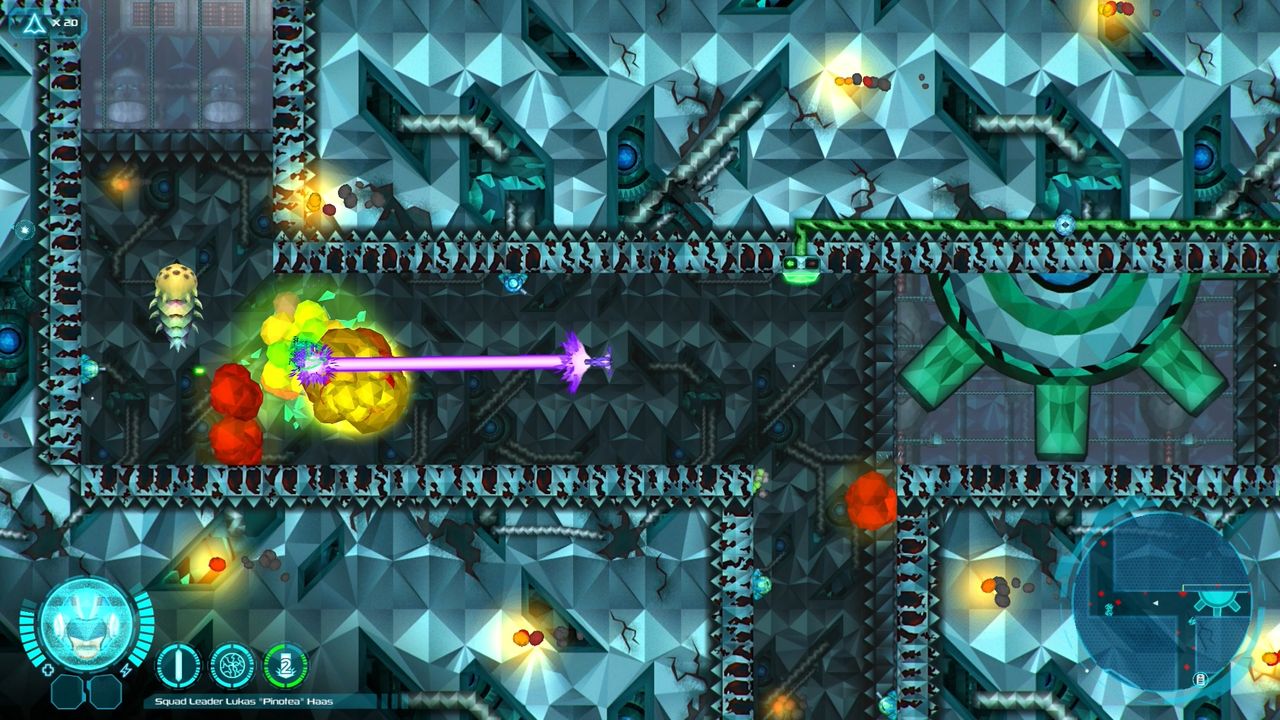Click the battery icon on the minimap
Viewport: 1280px width, 720px height.
coord(1200,679)
